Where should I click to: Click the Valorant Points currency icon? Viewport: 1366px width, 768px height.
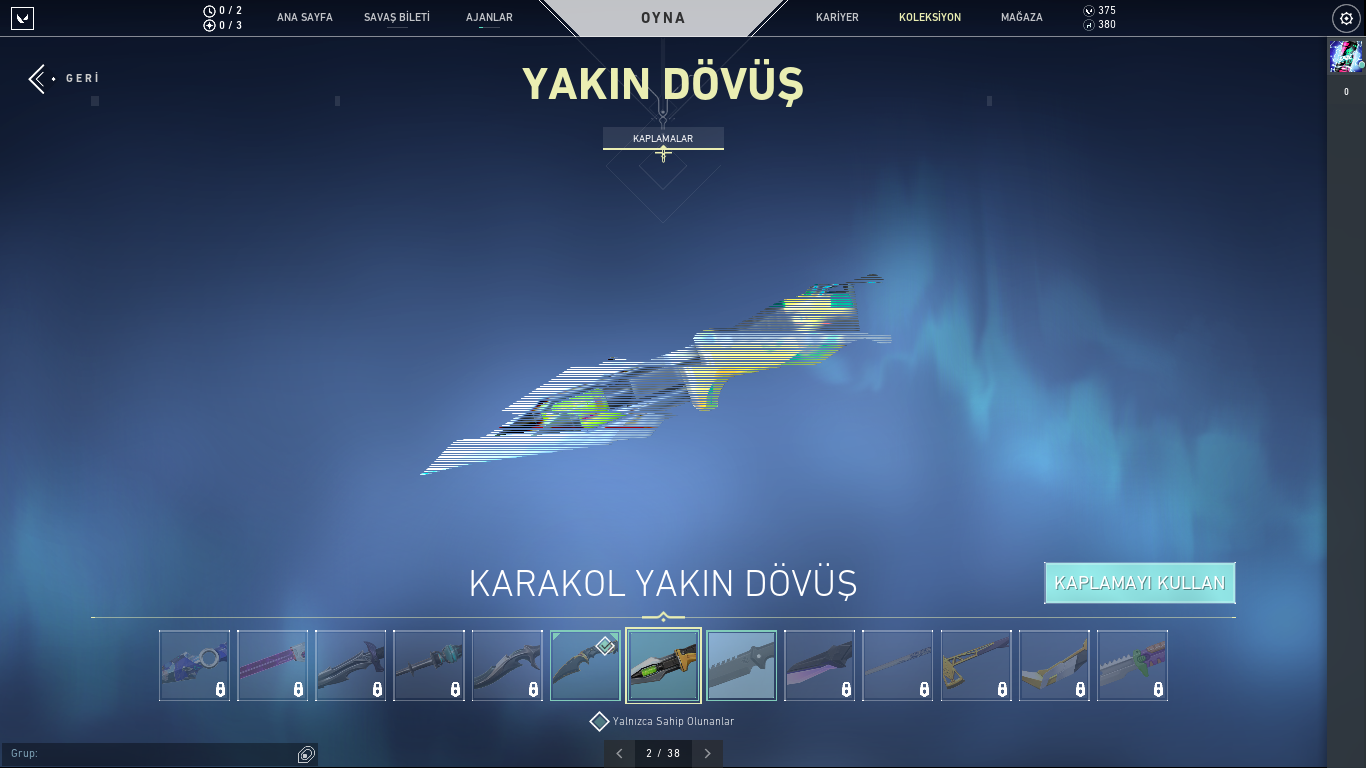pyautogui.click(x=1087, y=11)
